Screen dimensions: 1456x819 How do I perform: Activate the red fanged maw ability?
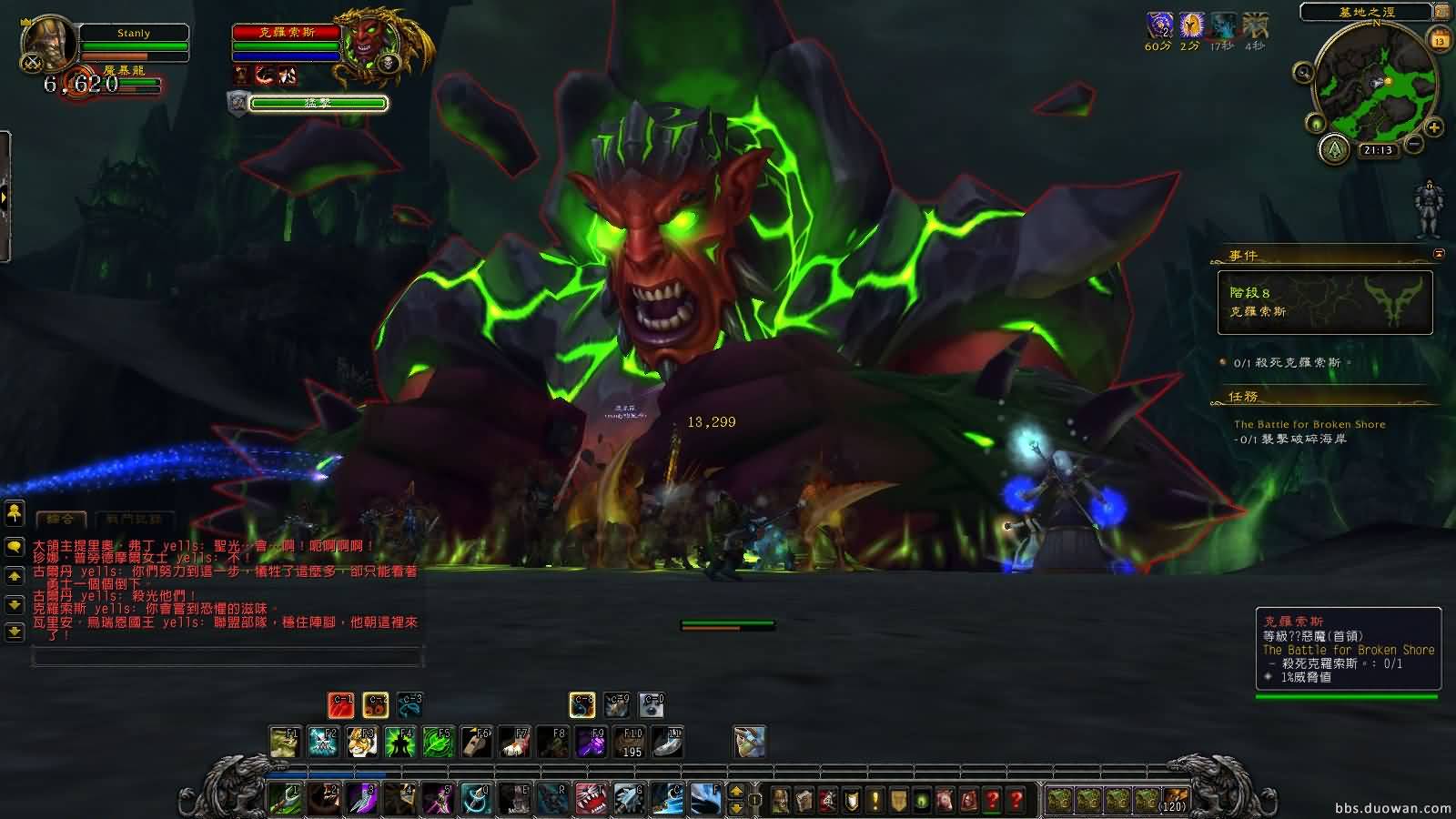[591, 799]
